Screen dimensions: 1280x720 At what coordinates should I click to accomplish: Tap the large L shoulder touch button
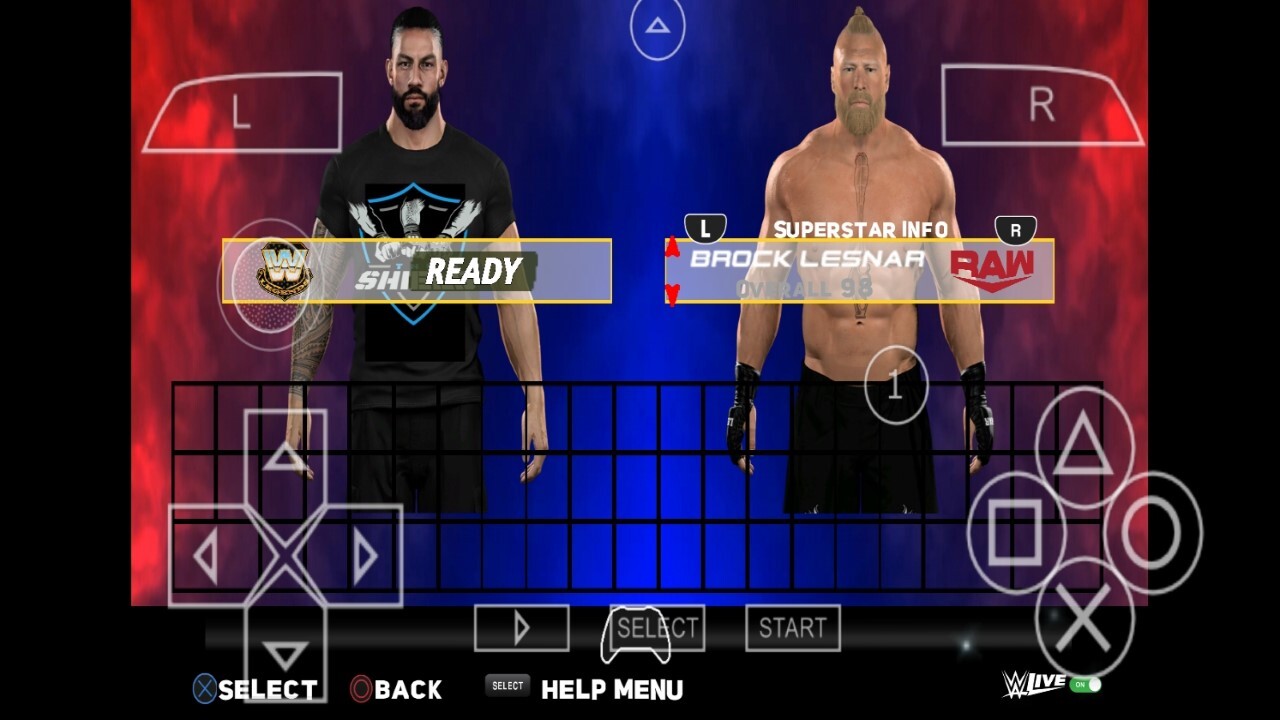(x=242, y=112)
